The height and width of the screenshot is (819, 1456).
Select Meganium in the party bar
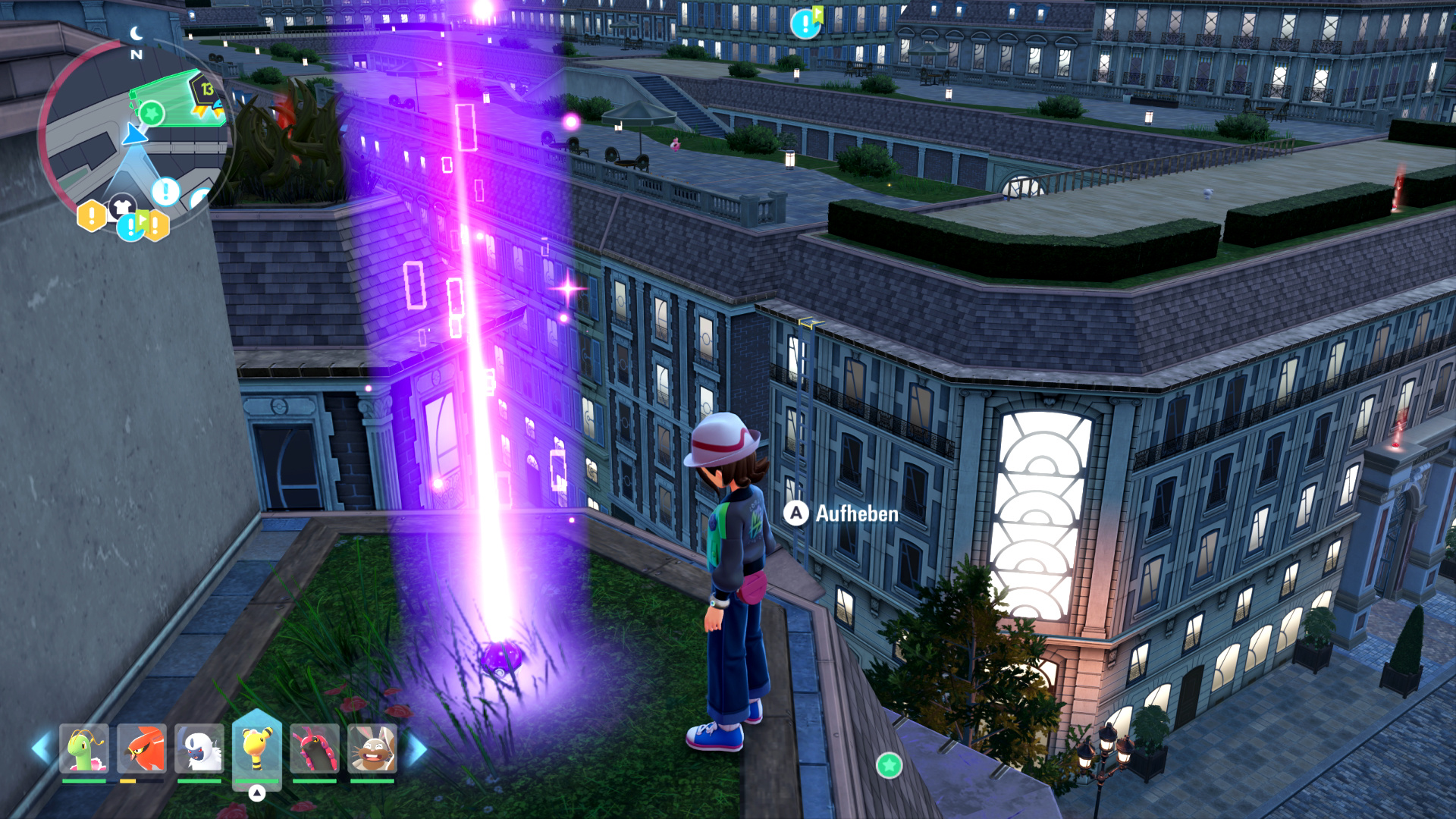(x=84, y=748)
